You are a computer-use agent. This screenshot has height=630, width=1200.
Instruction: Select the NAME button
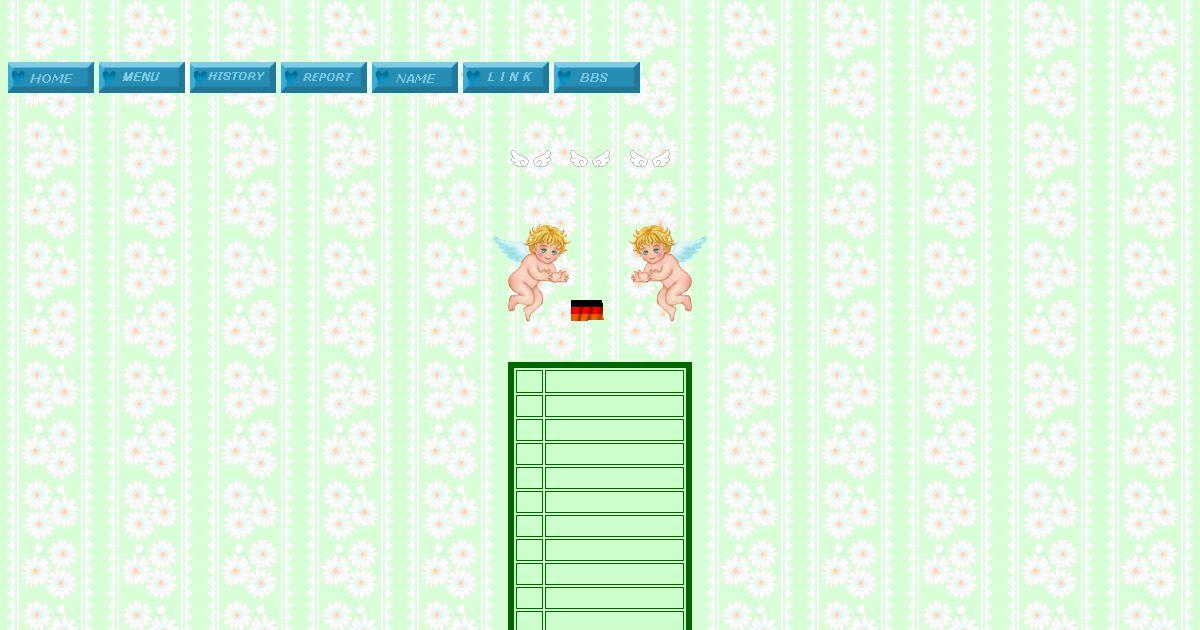(414, 78)
